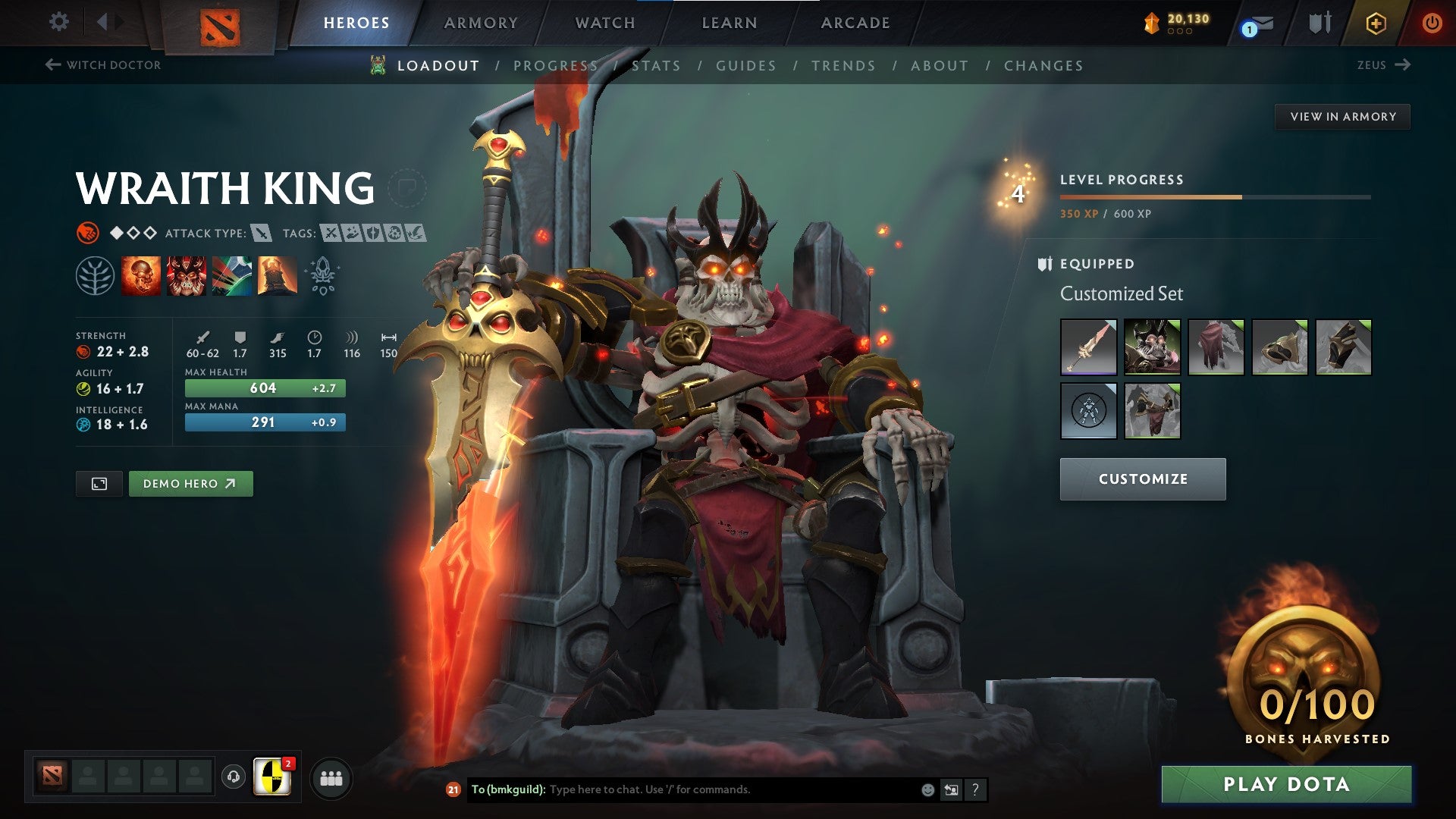Click the melee attack type icon
The image size is (1456, 819).
click(262, 234)
